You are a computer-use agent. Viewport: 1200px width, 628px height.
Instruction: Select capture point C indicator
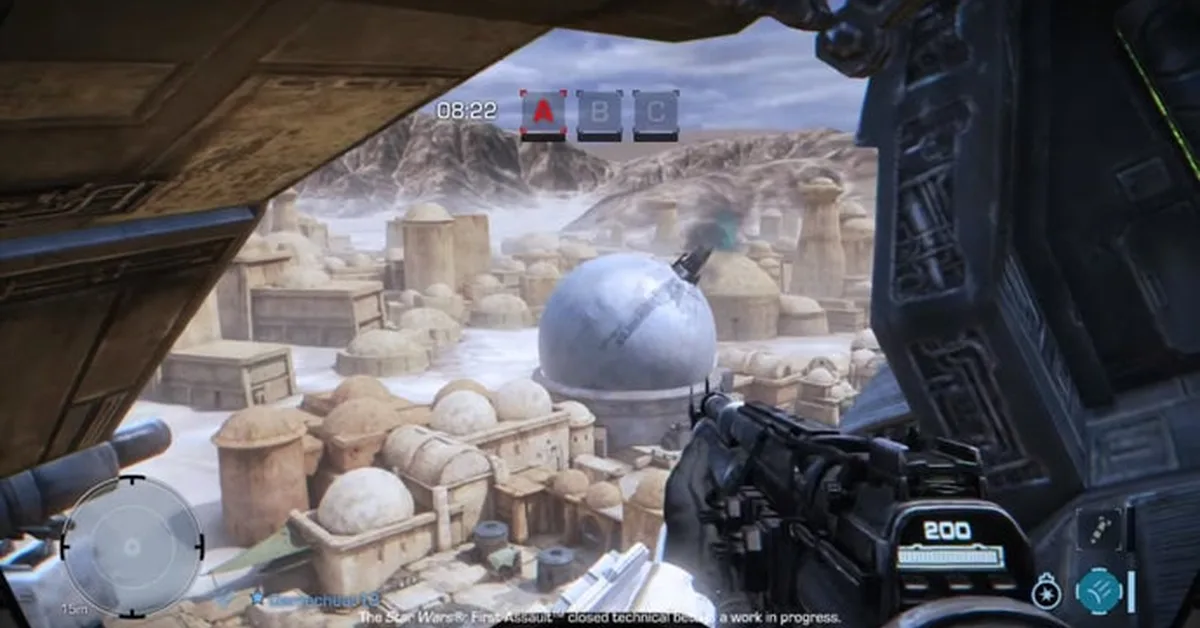[656, 114]
